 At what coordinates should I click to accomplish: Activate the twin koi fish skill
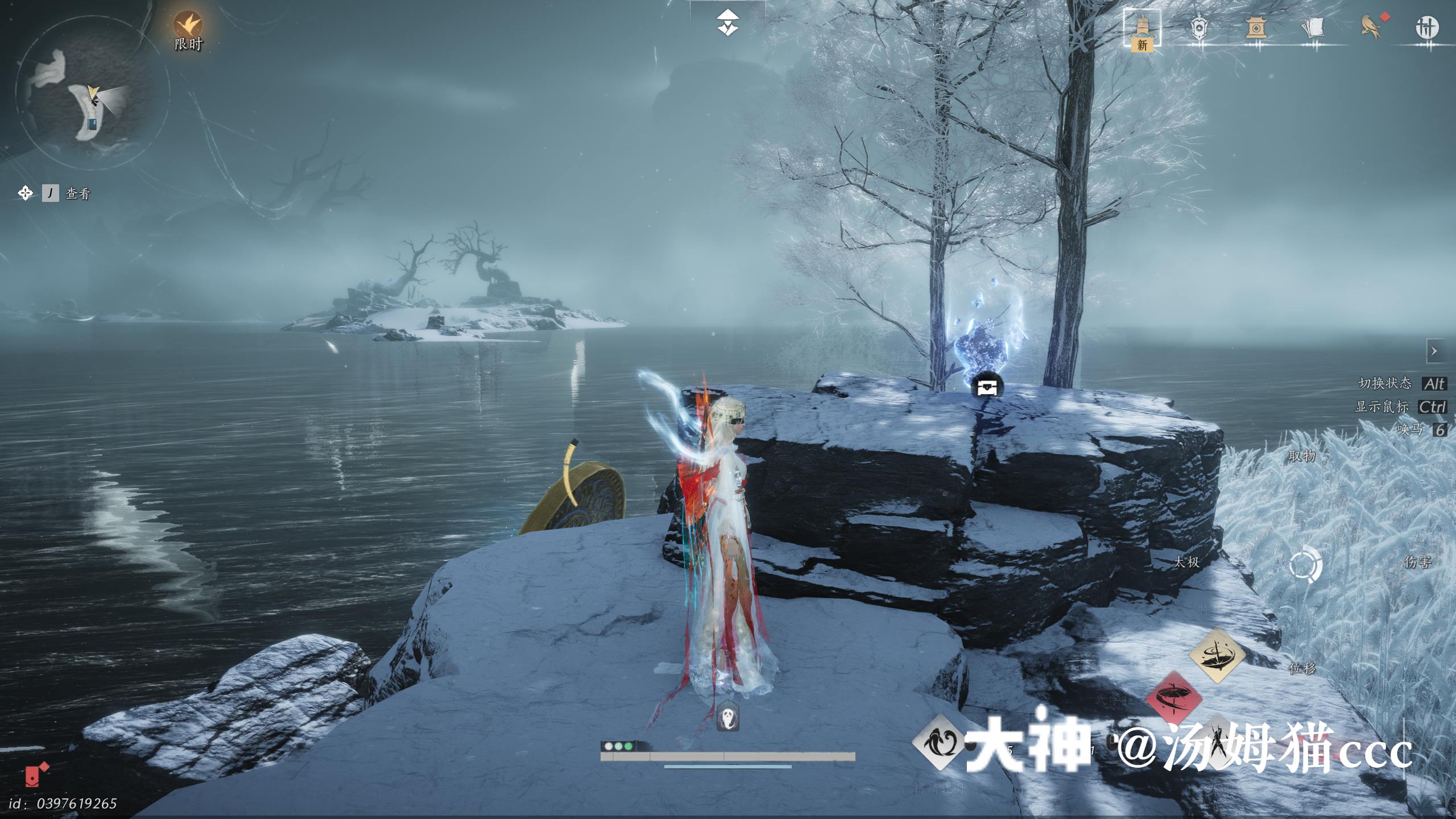938,743
